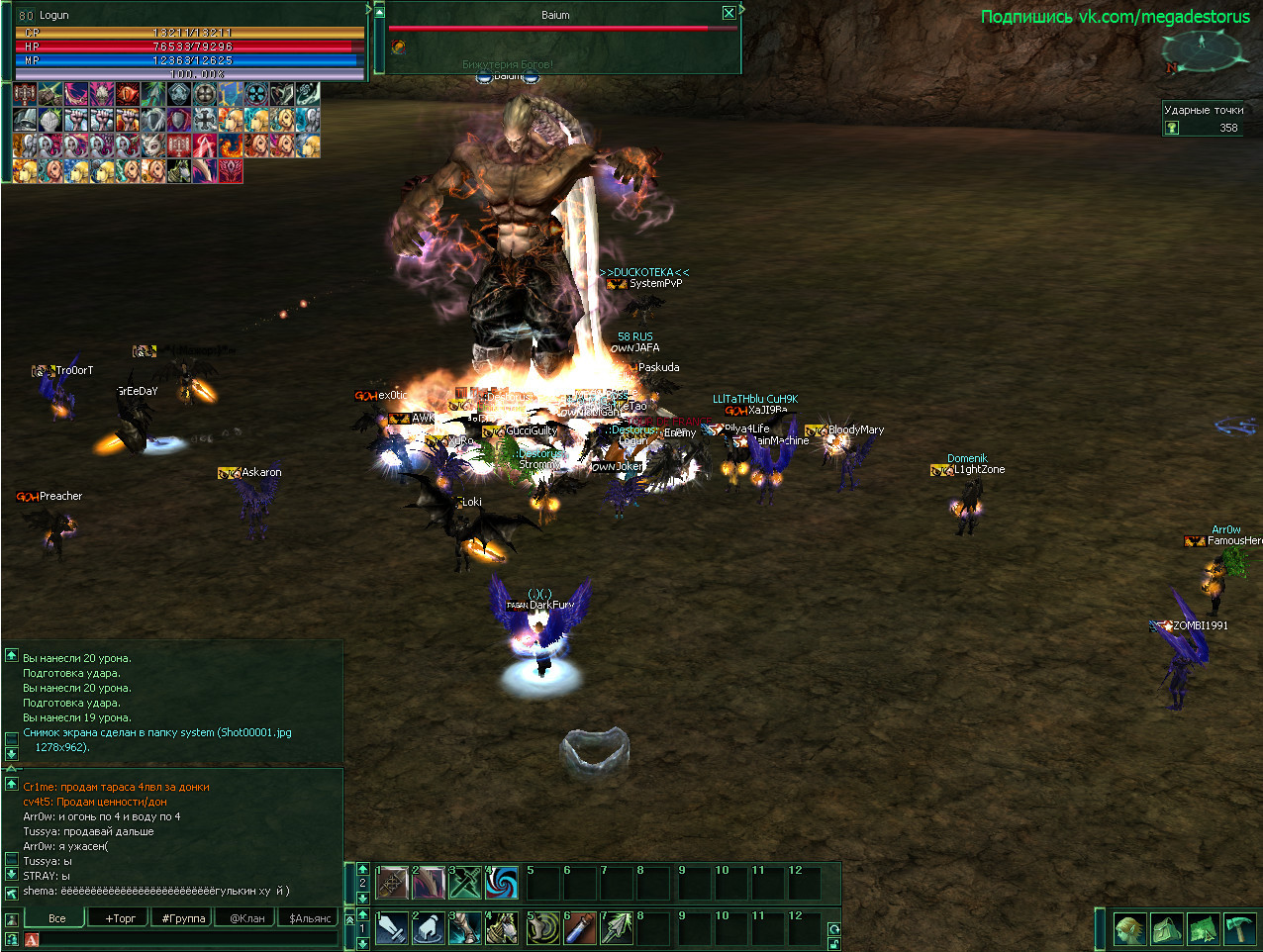Open the character status elf-head icon
Viewport: 1263px width, 952px height.
(x=1129, y=930)
